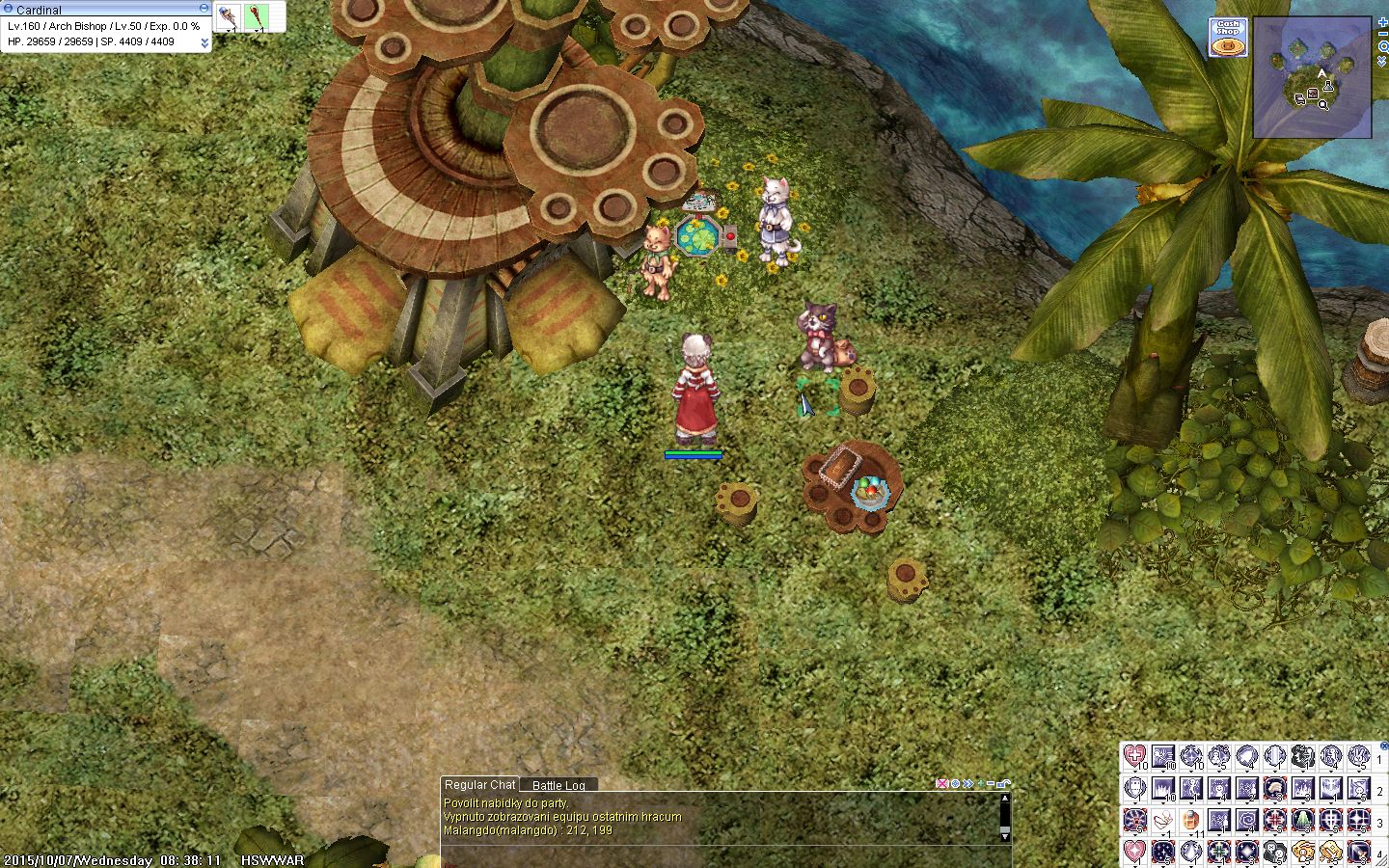
Task: Activate the spiral skill icon
Action: (1247, 821)
